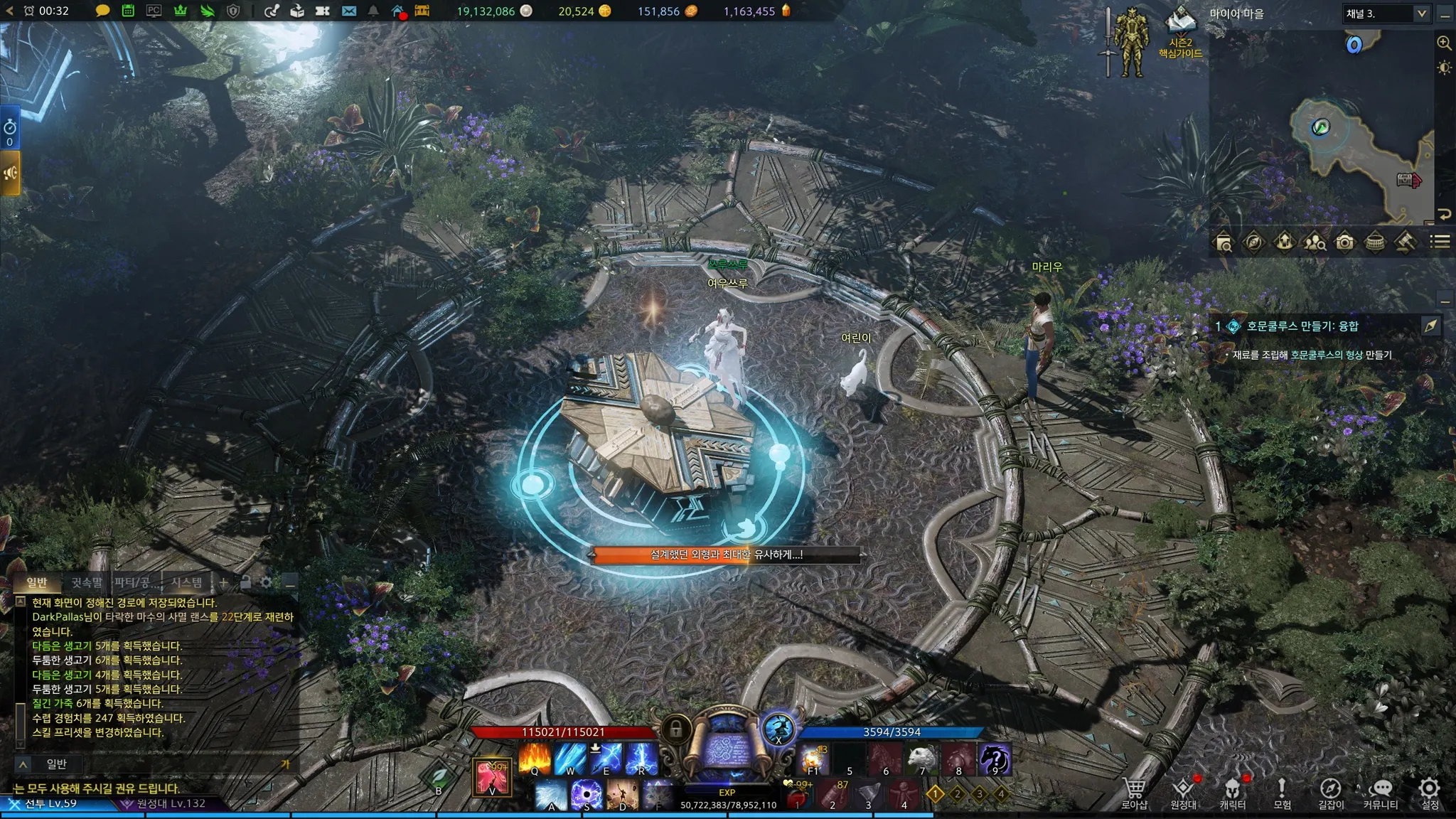
Task: Open the 길잡이 guide menu
Action: point(1331,791)
